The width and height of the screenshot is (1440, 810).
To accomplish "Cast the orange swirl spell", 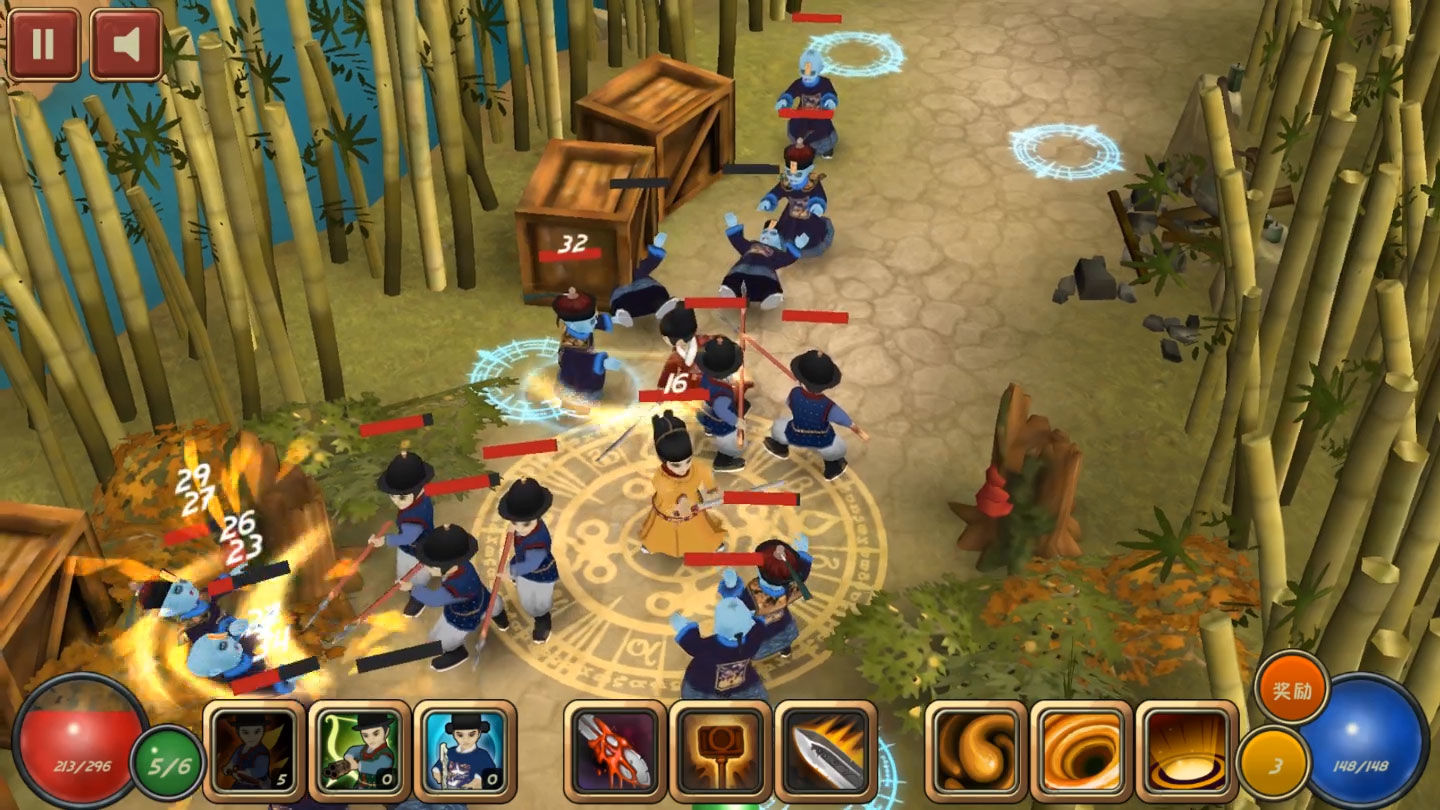I will click(976, 751).
